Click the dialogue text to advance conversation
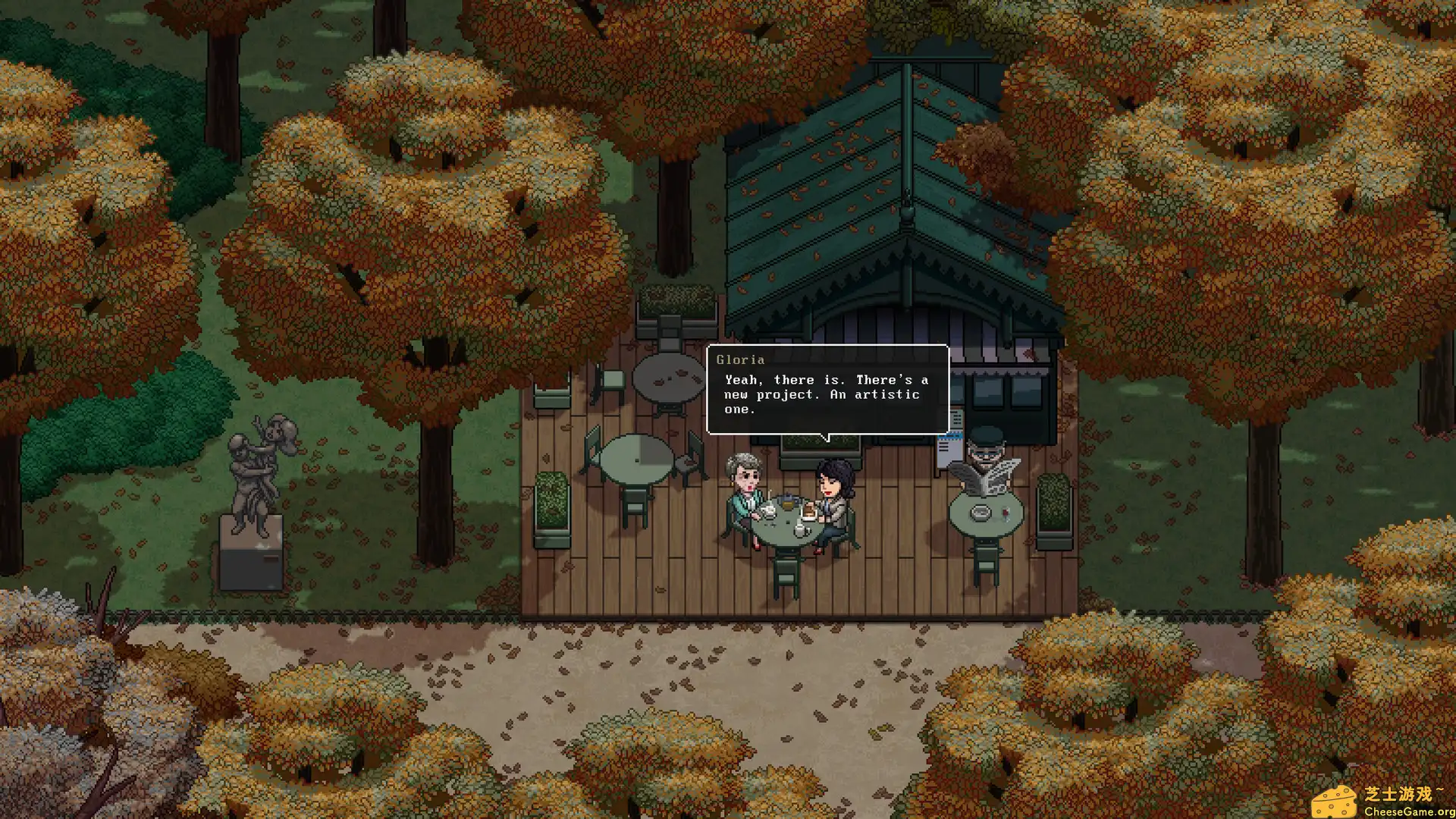 (823, 394)
